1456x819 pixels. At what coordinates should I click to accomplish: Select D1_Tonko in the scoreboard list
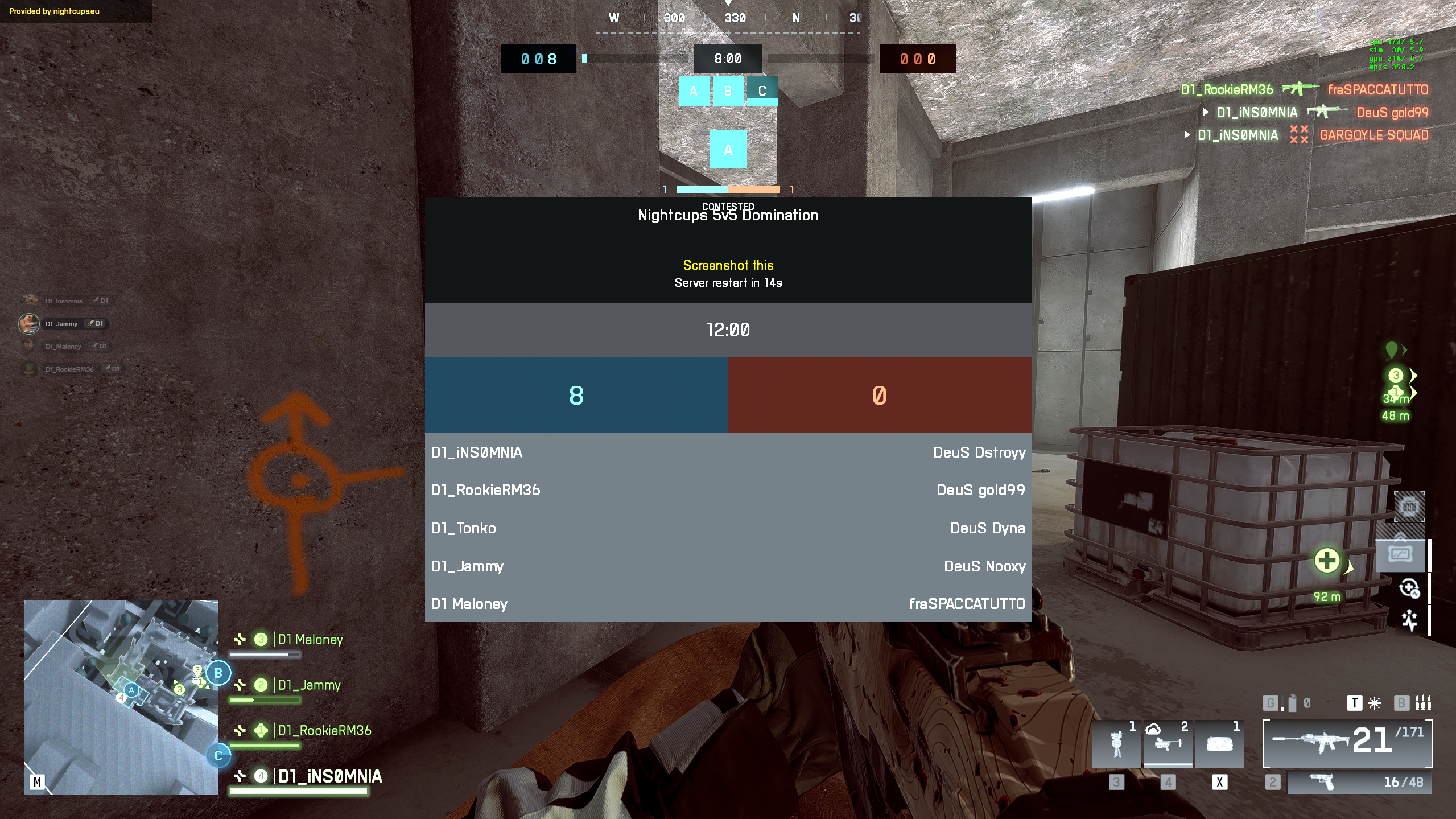pos(464,528)
